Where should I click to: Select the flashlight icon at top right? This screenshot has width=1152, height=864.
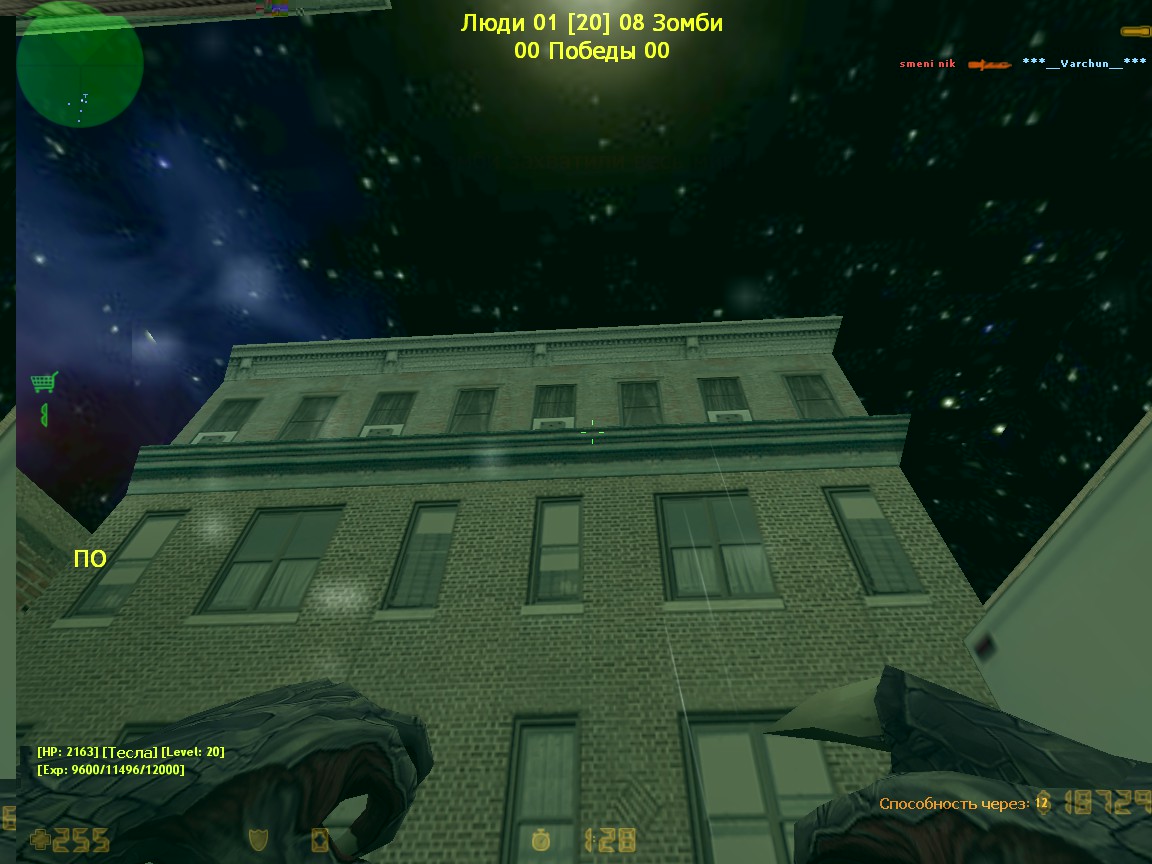tap(1135, 32)
